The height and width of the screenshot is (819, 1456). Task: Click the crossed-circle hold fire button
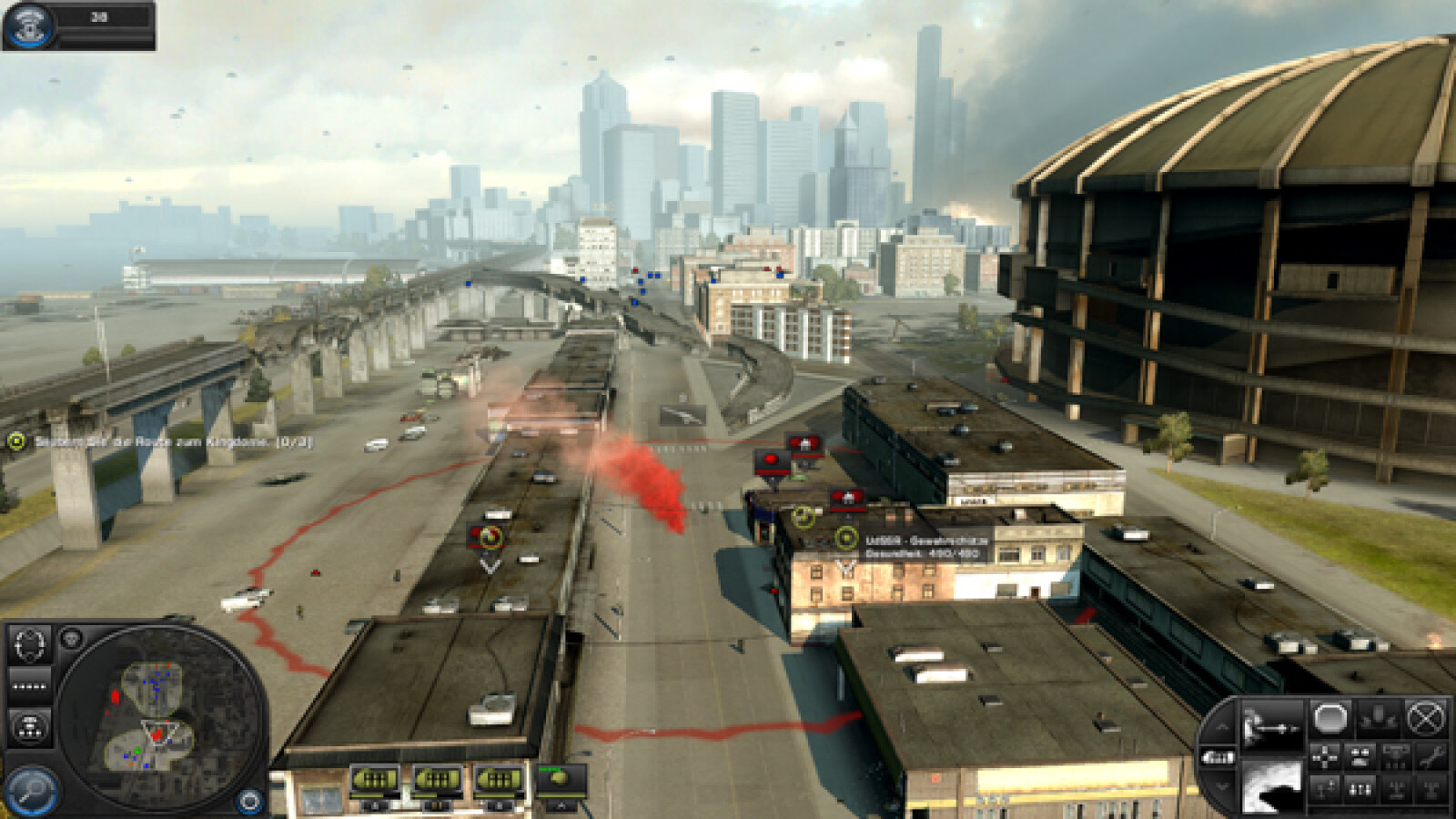click(1425, 718)
